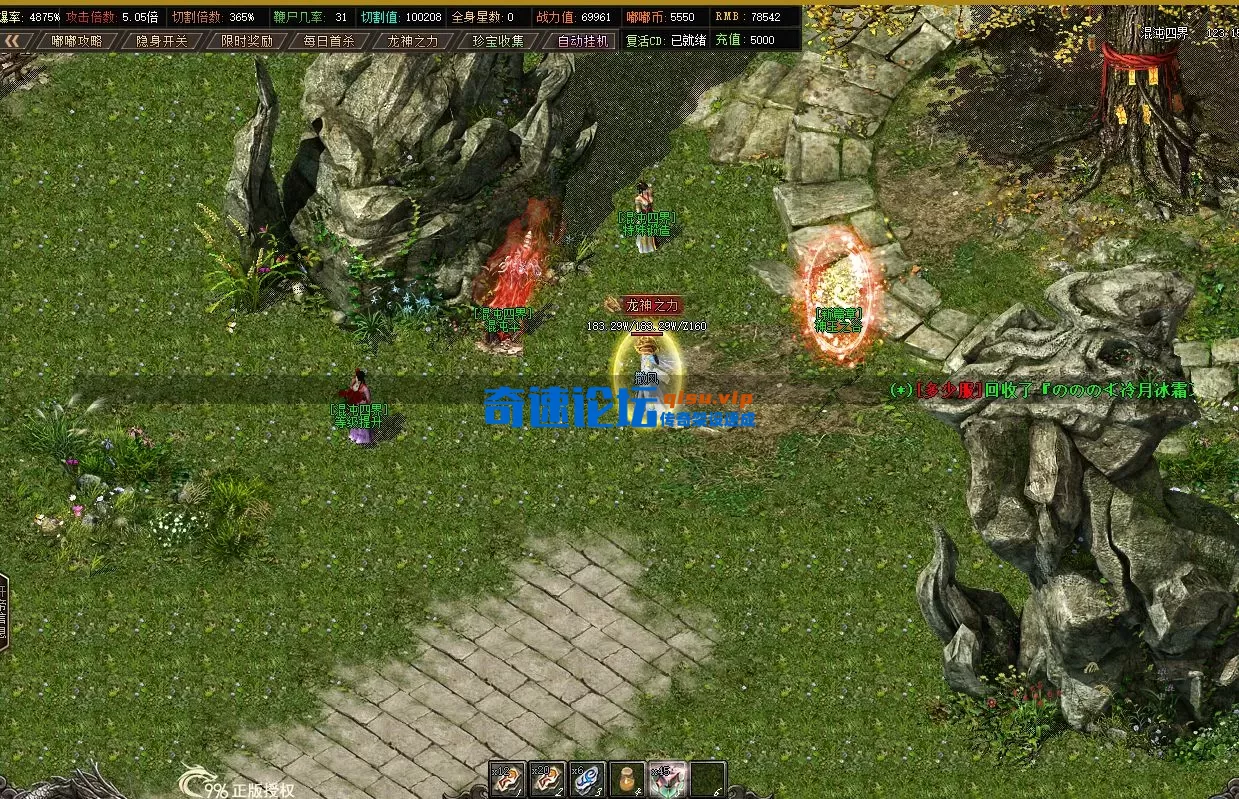Image resolution: width=1239 pixels, height=799 pixels.
Task: Use the x45 pink crystal in slot 5
Action: [667, 780]
